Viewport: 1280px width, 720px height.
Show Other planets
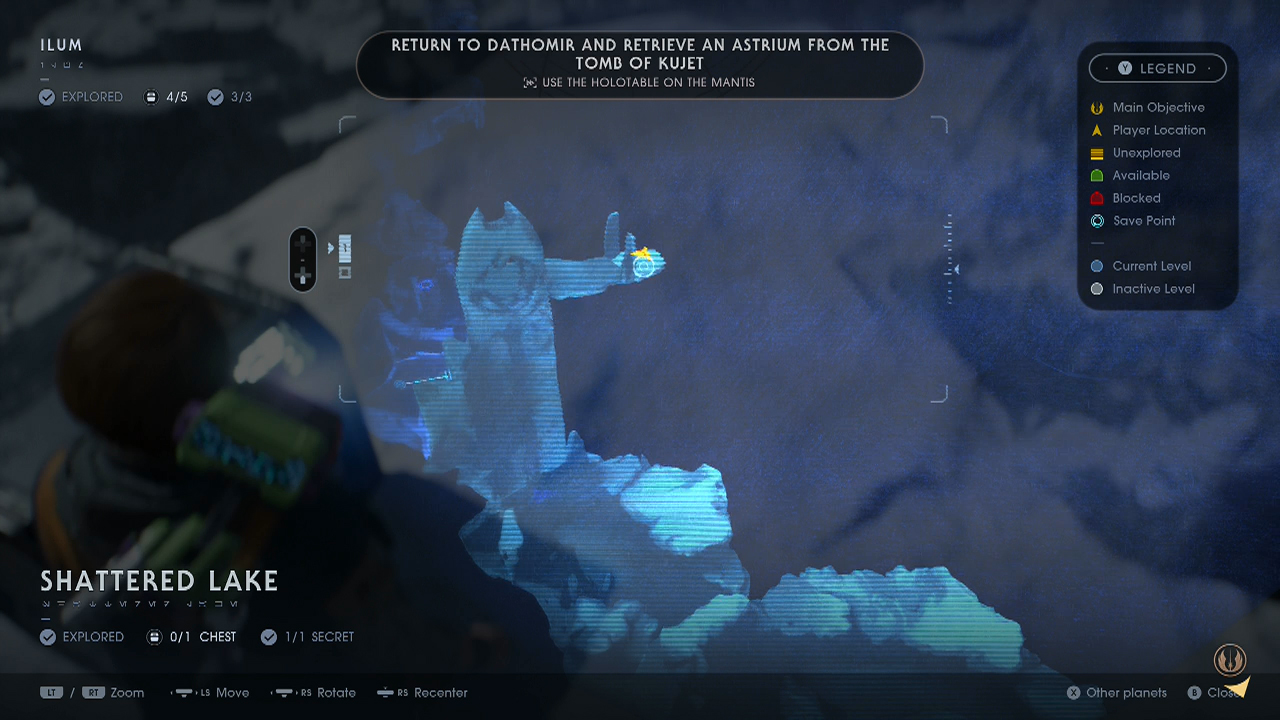pos(1116,693)
